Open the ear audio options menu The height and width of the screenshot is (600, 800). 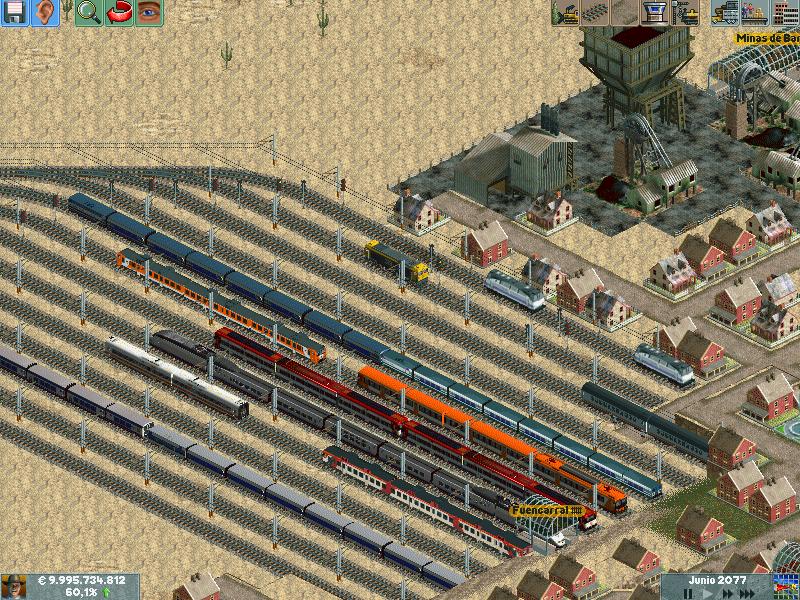tap(44, 12)
